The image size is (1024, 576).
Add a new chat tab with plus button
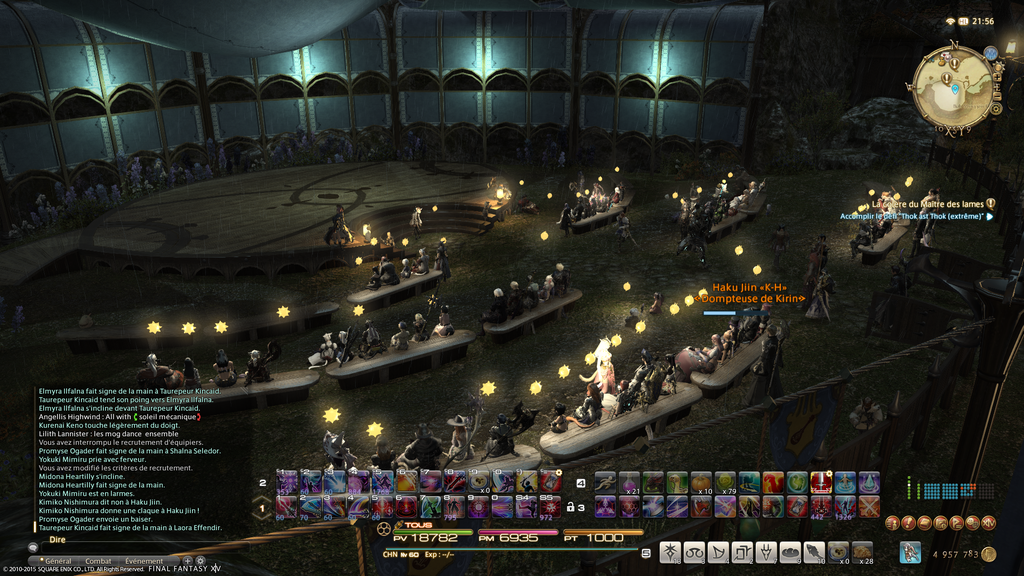[x=188, y=561]
